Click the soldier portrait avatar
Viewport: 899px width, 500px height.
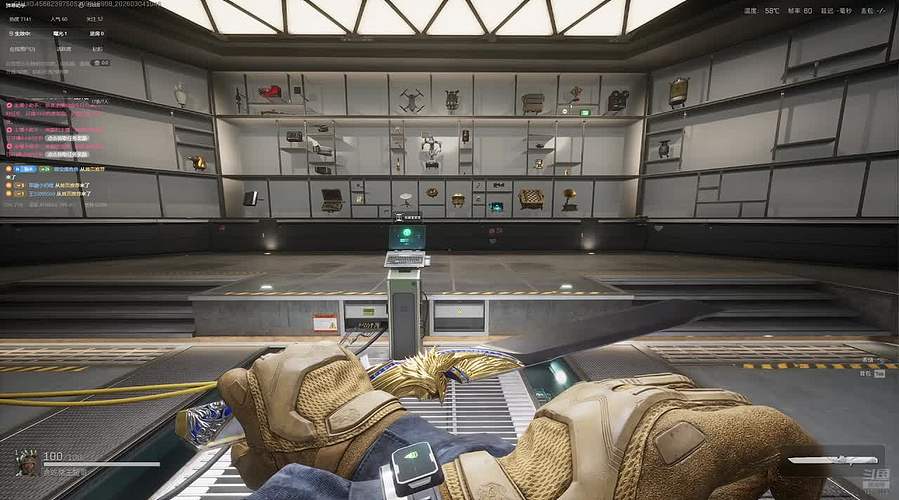click(27, 461)
